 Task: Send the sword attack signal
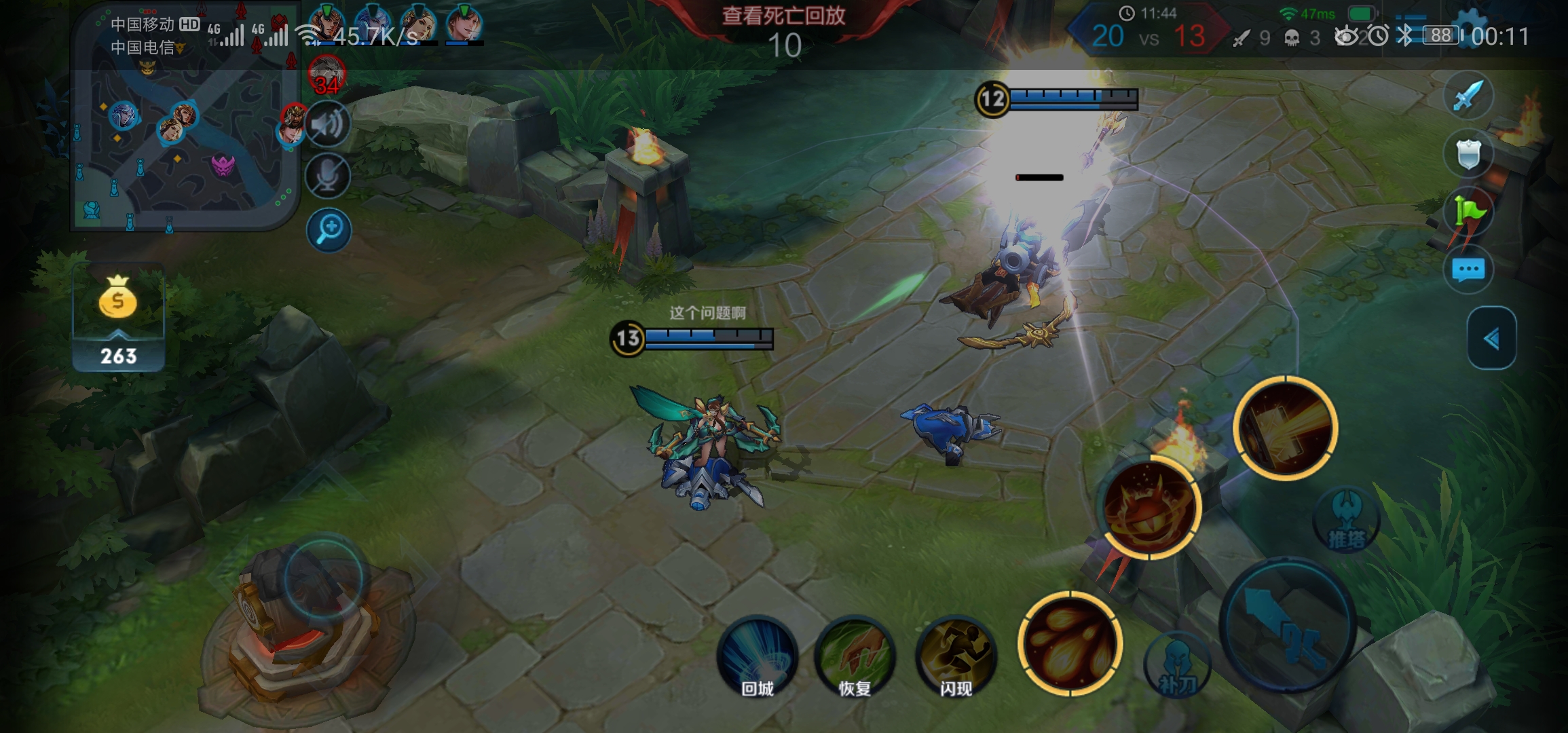[1468, 96]
